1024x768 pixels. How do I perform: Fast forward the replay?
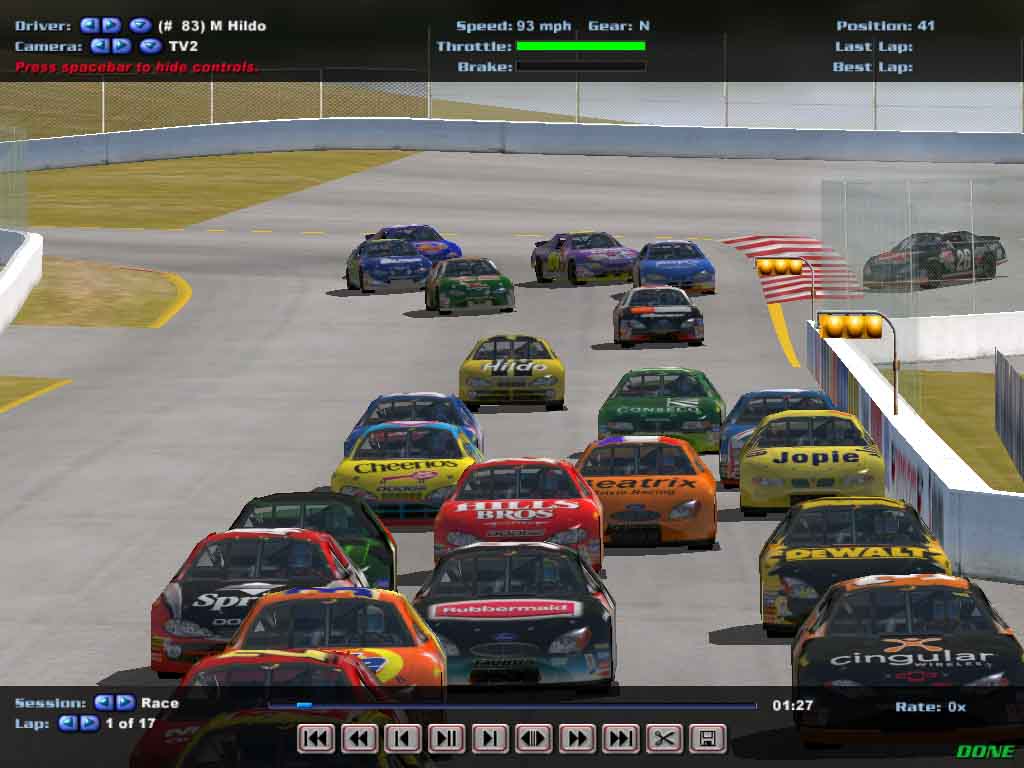(x=577, y=739)
